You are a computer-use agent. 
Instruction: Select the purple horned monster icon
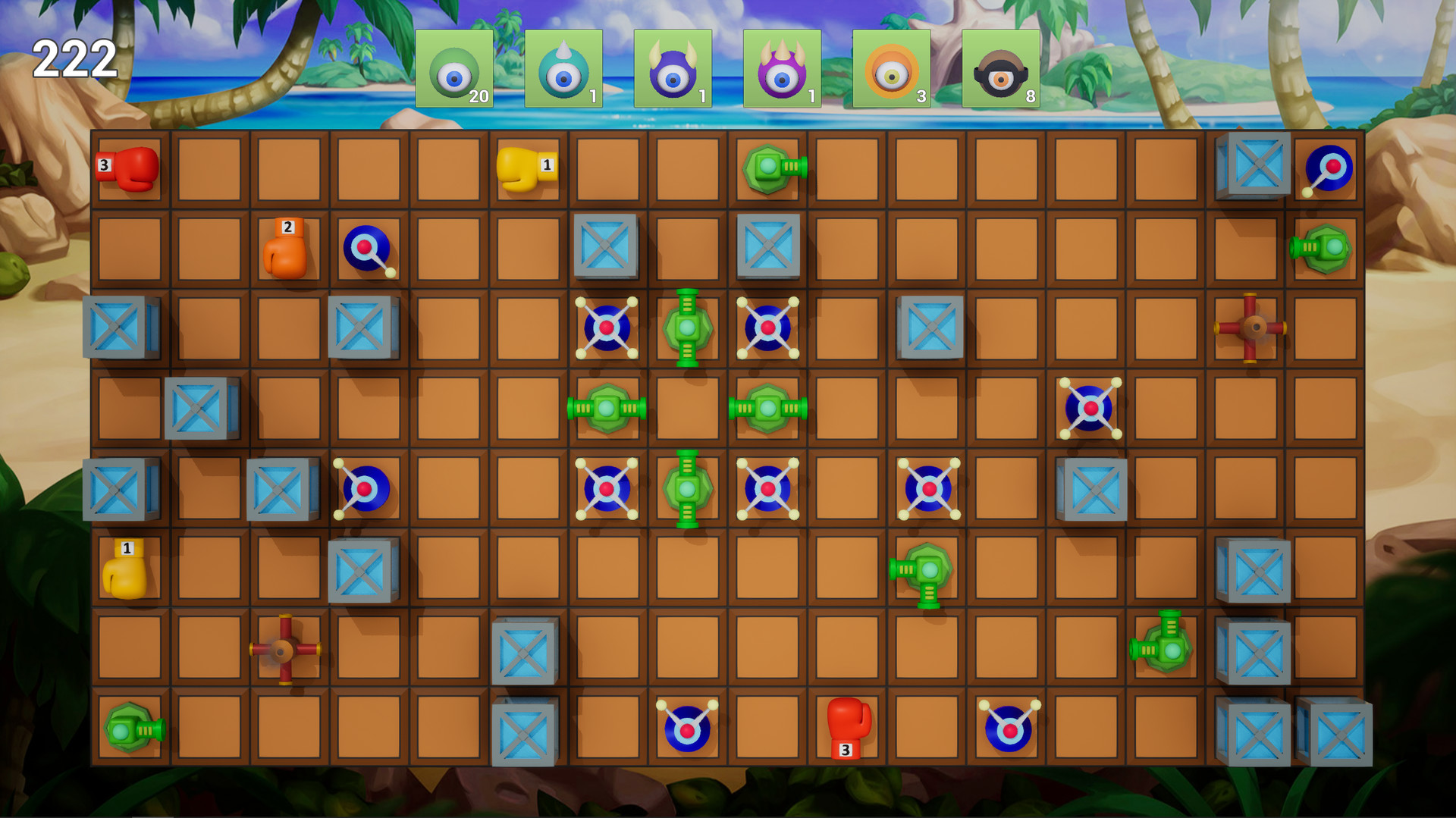tap(673, 68)
